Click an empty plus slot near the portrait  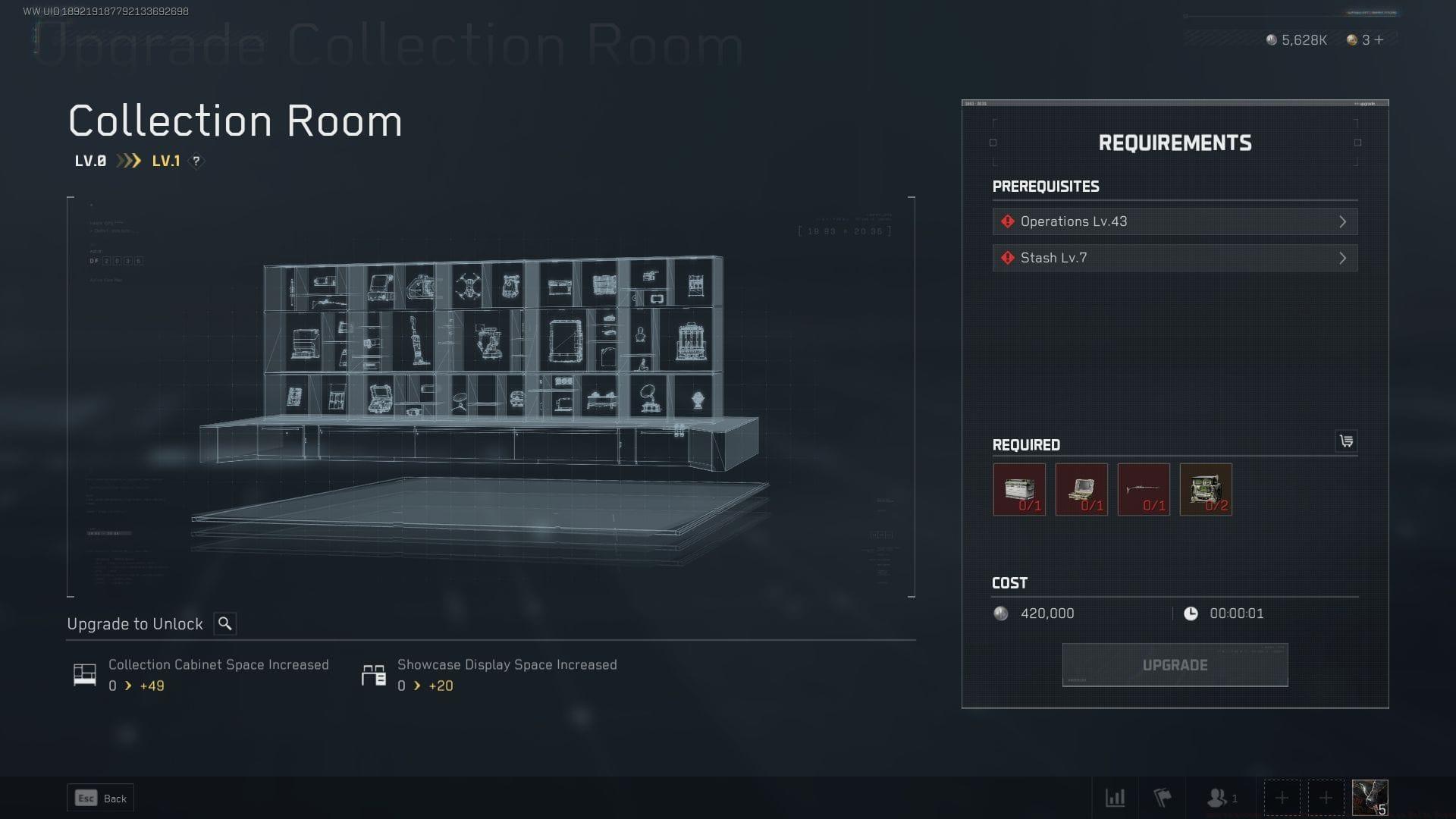1282,797
